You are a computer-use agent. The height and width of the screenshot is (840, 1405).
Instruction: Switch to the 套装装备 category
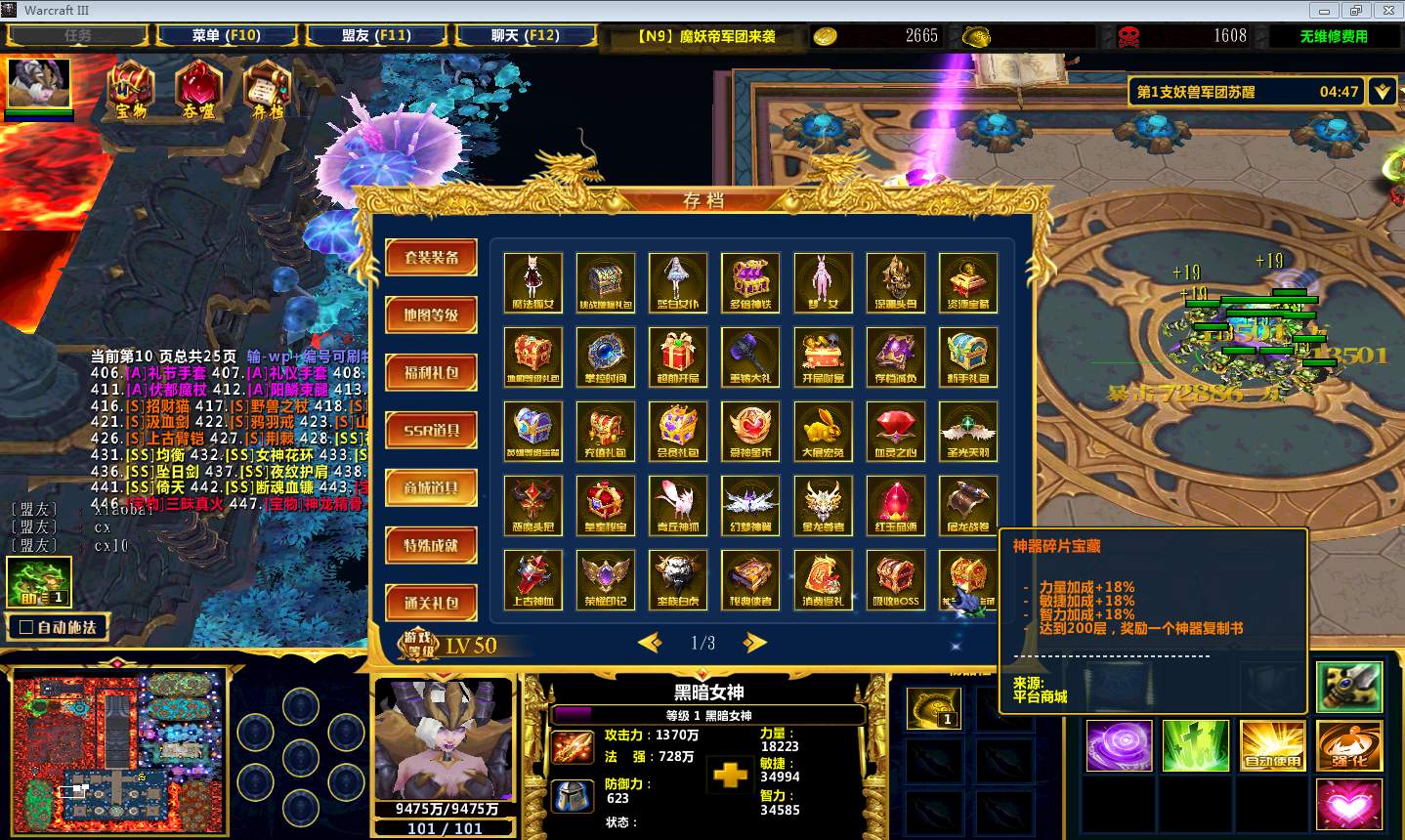(x=431, y=258)
